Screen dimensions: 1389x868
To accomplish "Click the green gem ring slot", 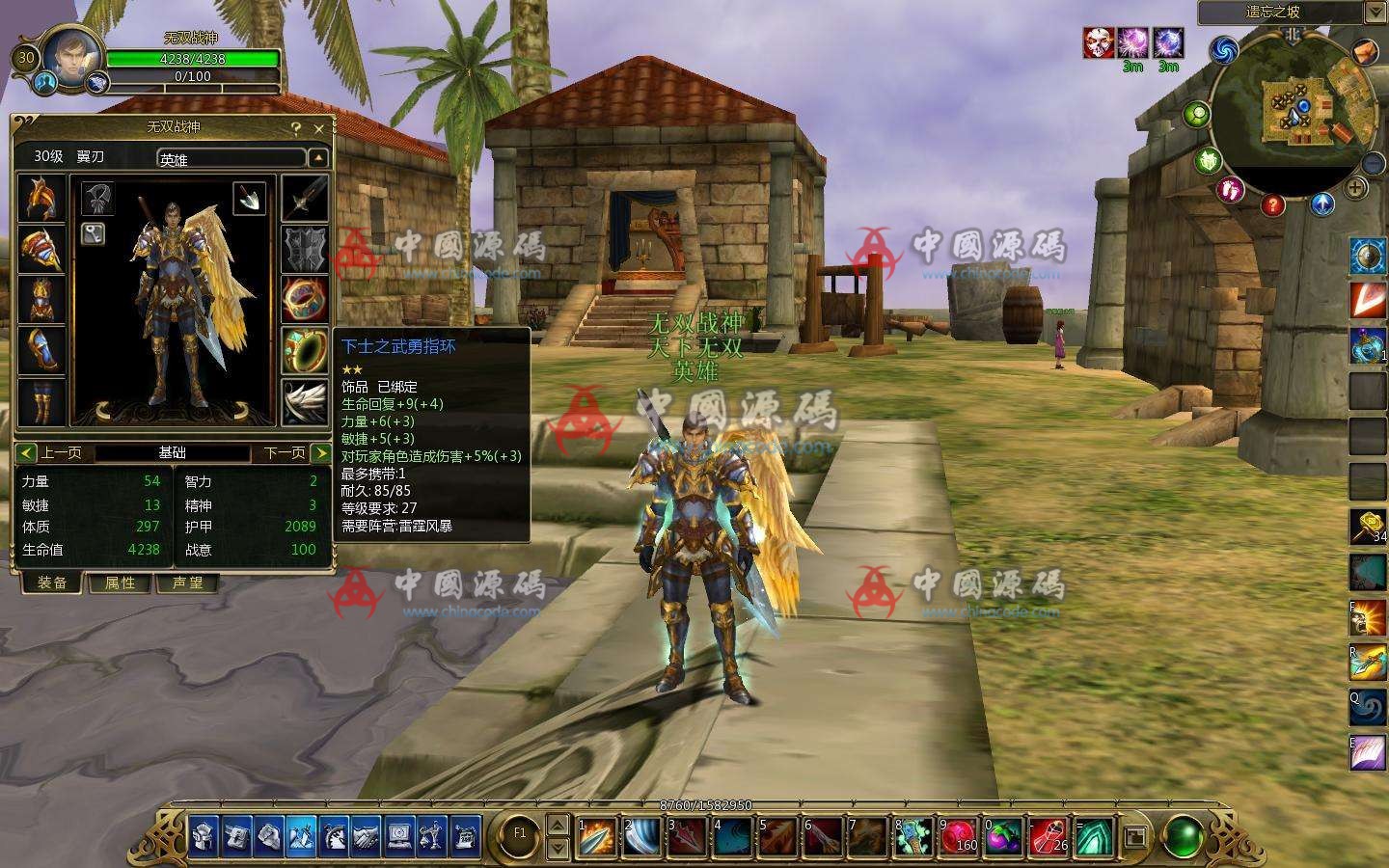I will tap(305, 349).
